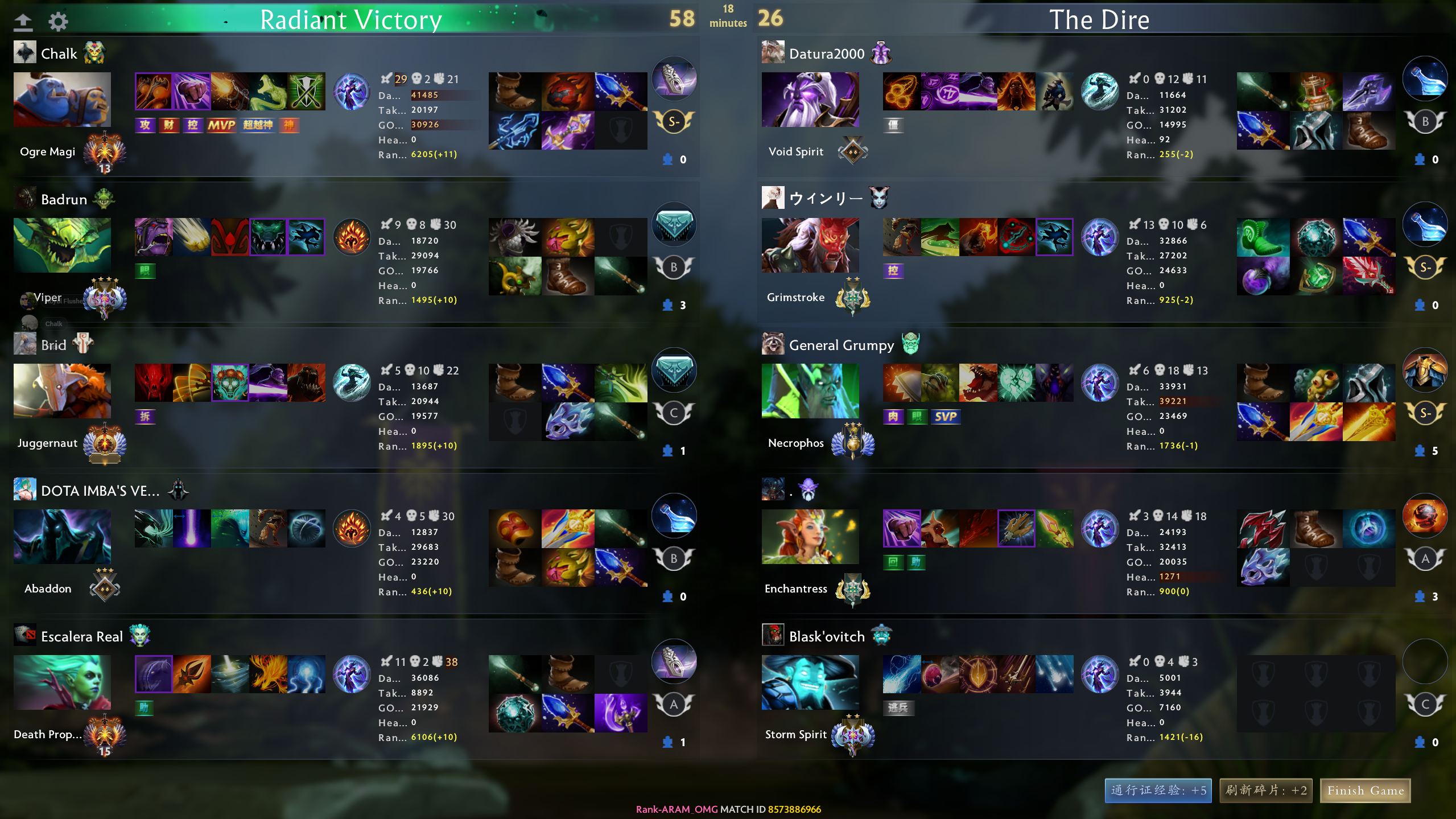Open the settings gear icon
The width and height of the screenshot is (1456, 819).
point(58,22)
